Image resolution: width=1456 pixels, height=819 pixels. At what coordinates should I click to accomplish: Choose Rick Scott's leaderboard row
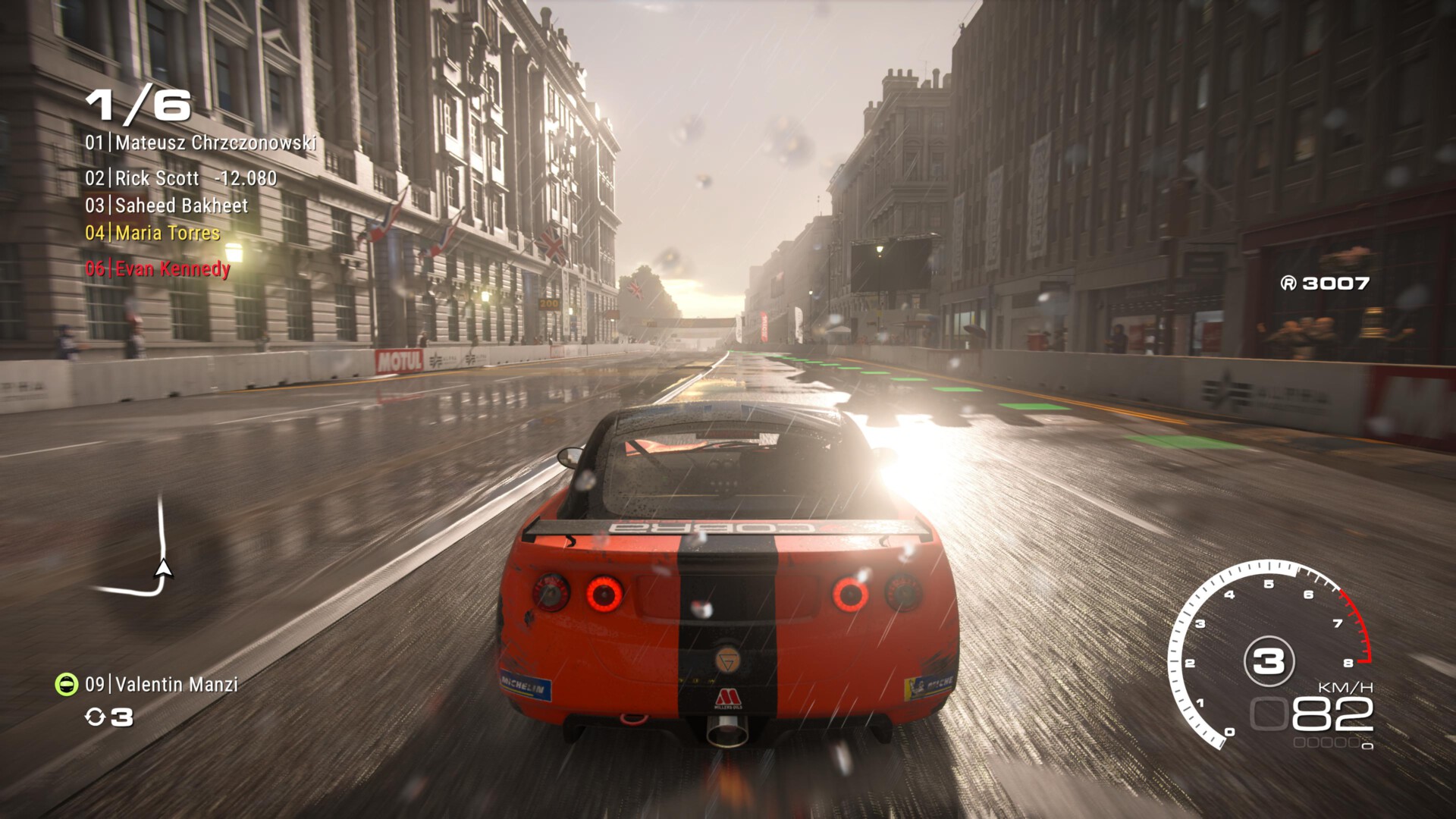tap(180, 178)
